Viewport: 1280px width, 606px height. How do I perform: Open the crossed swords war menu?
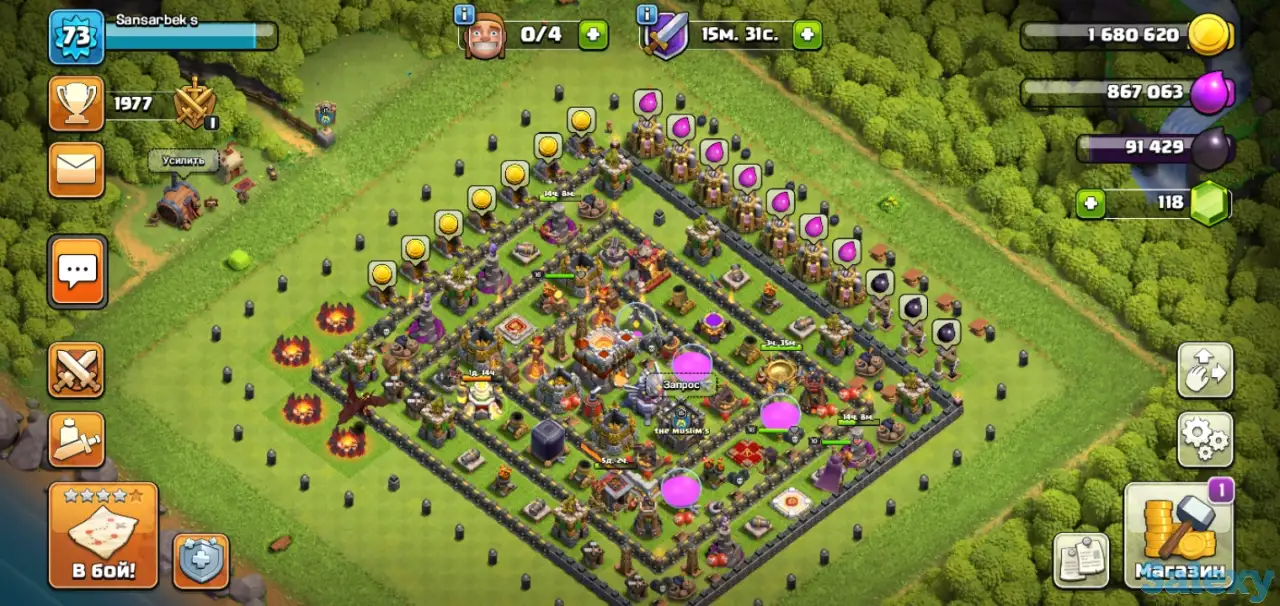77,370
